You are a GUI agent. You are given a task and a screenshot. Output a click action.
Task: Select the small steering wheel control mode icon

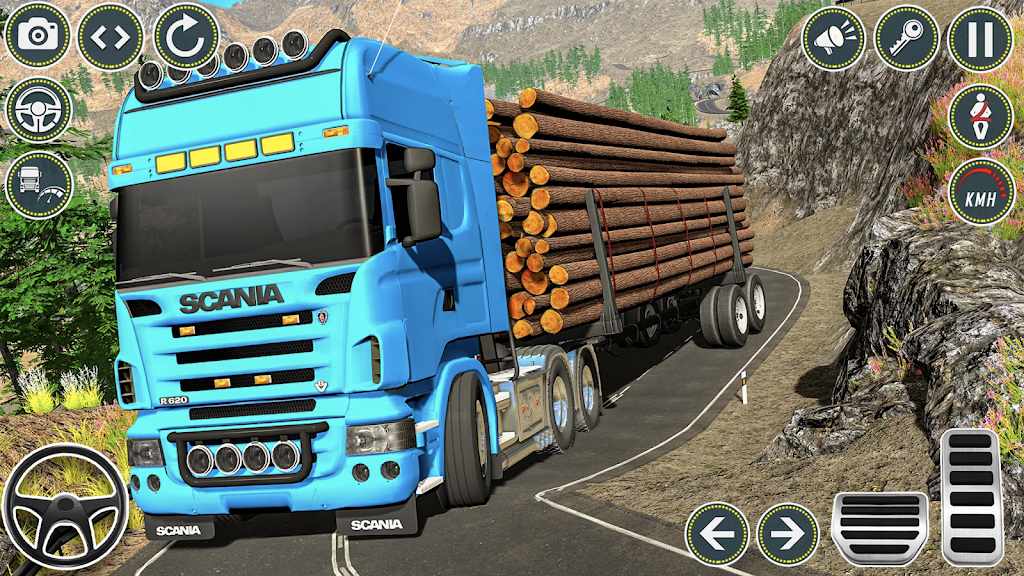coord(38,110)
